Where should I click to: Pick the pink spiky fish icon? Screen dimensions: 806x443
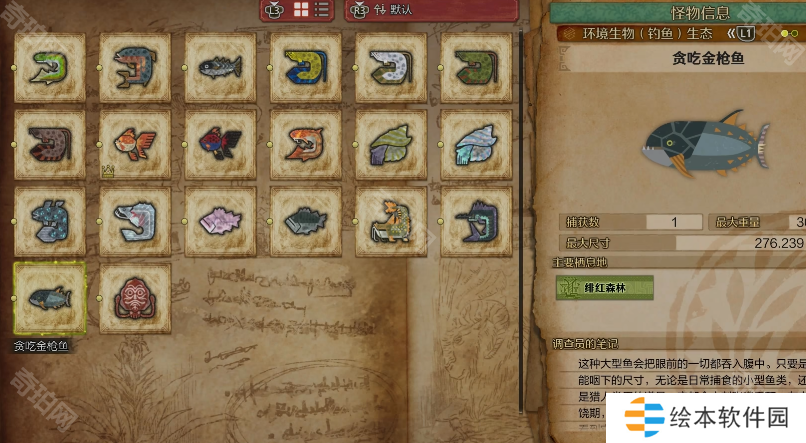point(220,221)
